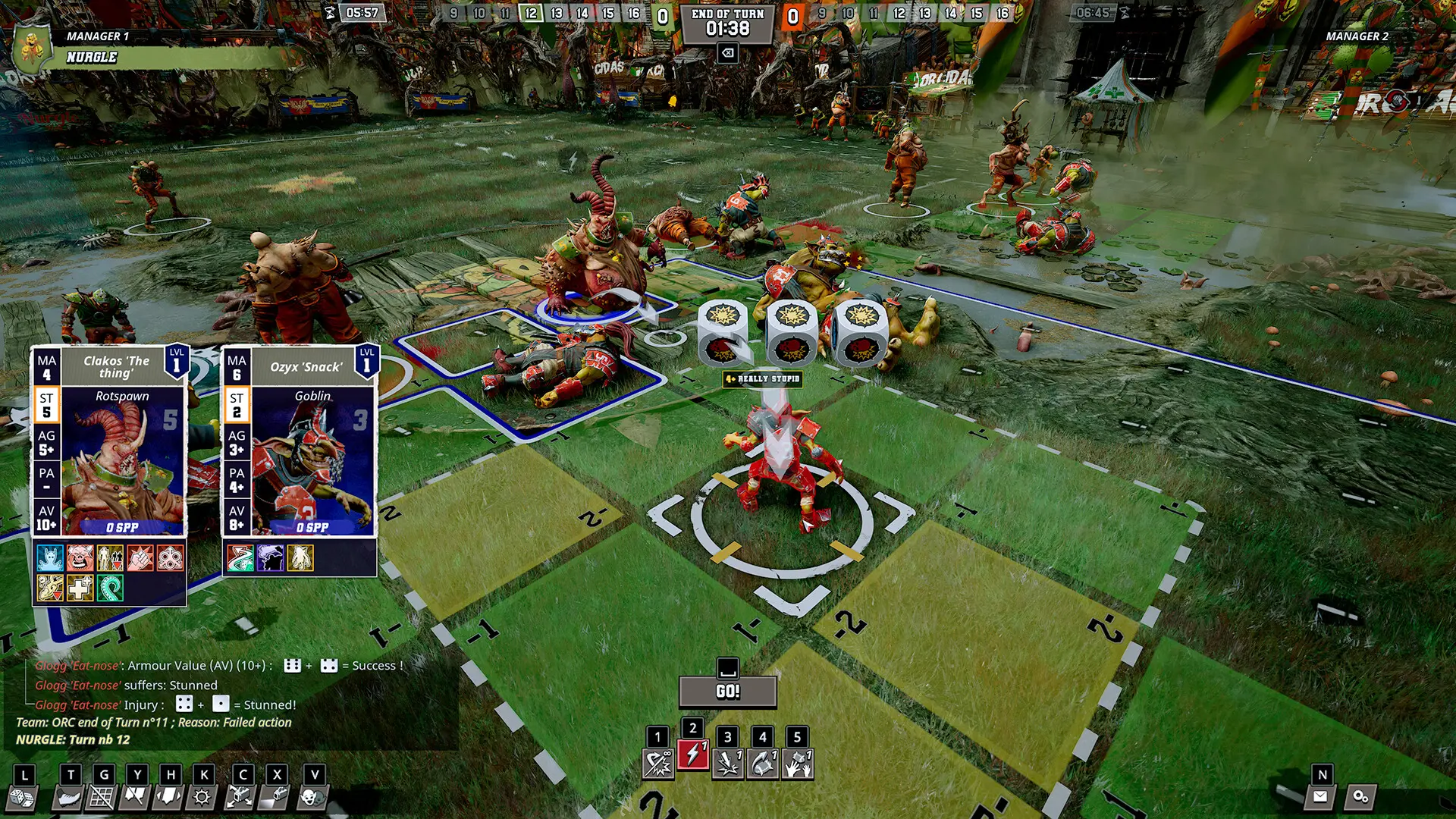1456x819 pixels.
Task: Click the Nurgle team banner emblem
Action: pos(32,49)
